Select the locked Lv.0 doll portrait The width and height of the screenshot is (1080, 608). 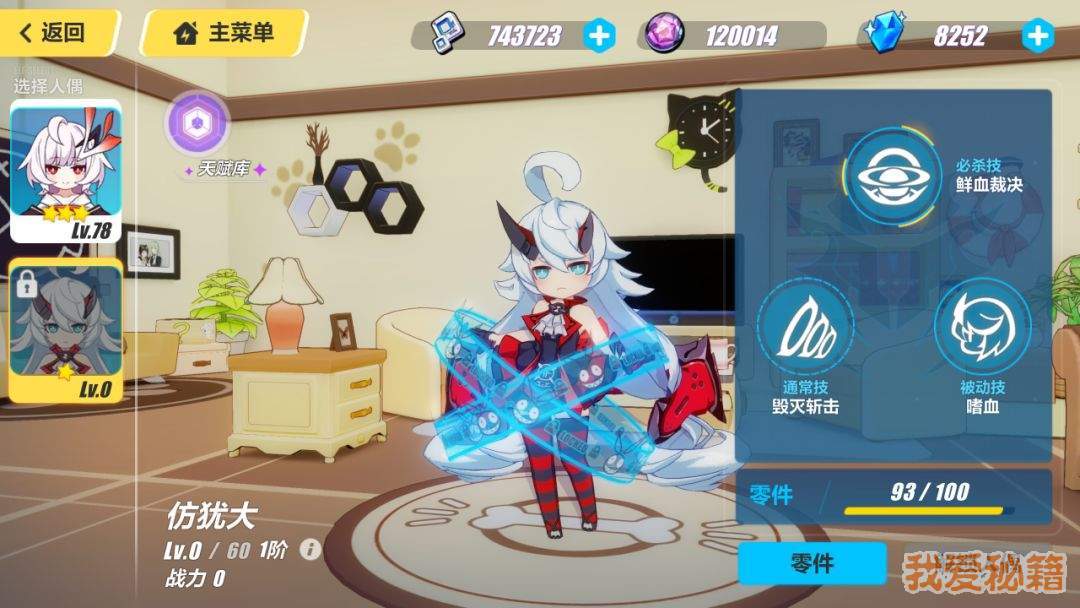[x=66, y=330]
